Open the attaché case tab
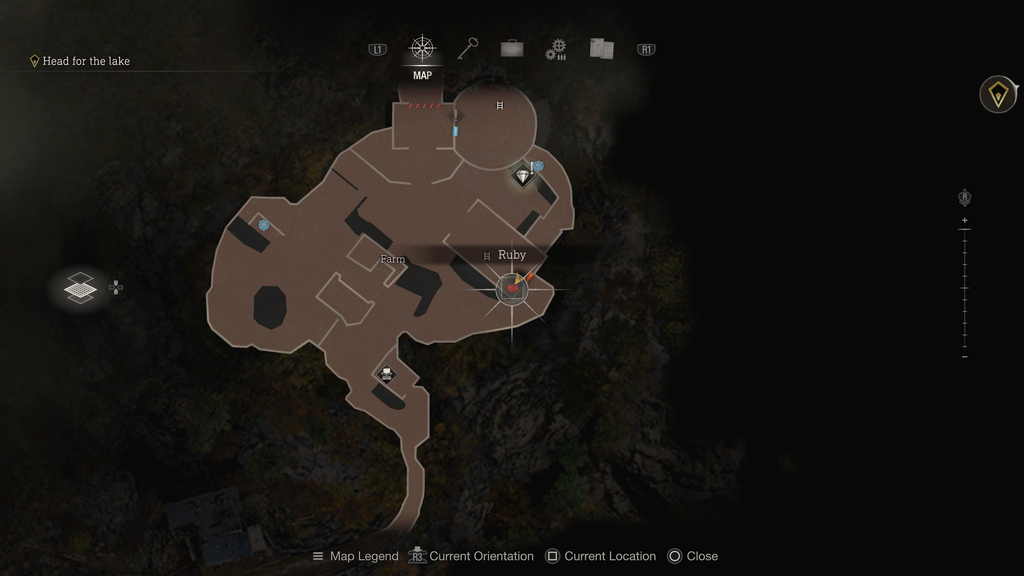The width and height of the screenshot is (1024, 576). (x=512, y=49)
